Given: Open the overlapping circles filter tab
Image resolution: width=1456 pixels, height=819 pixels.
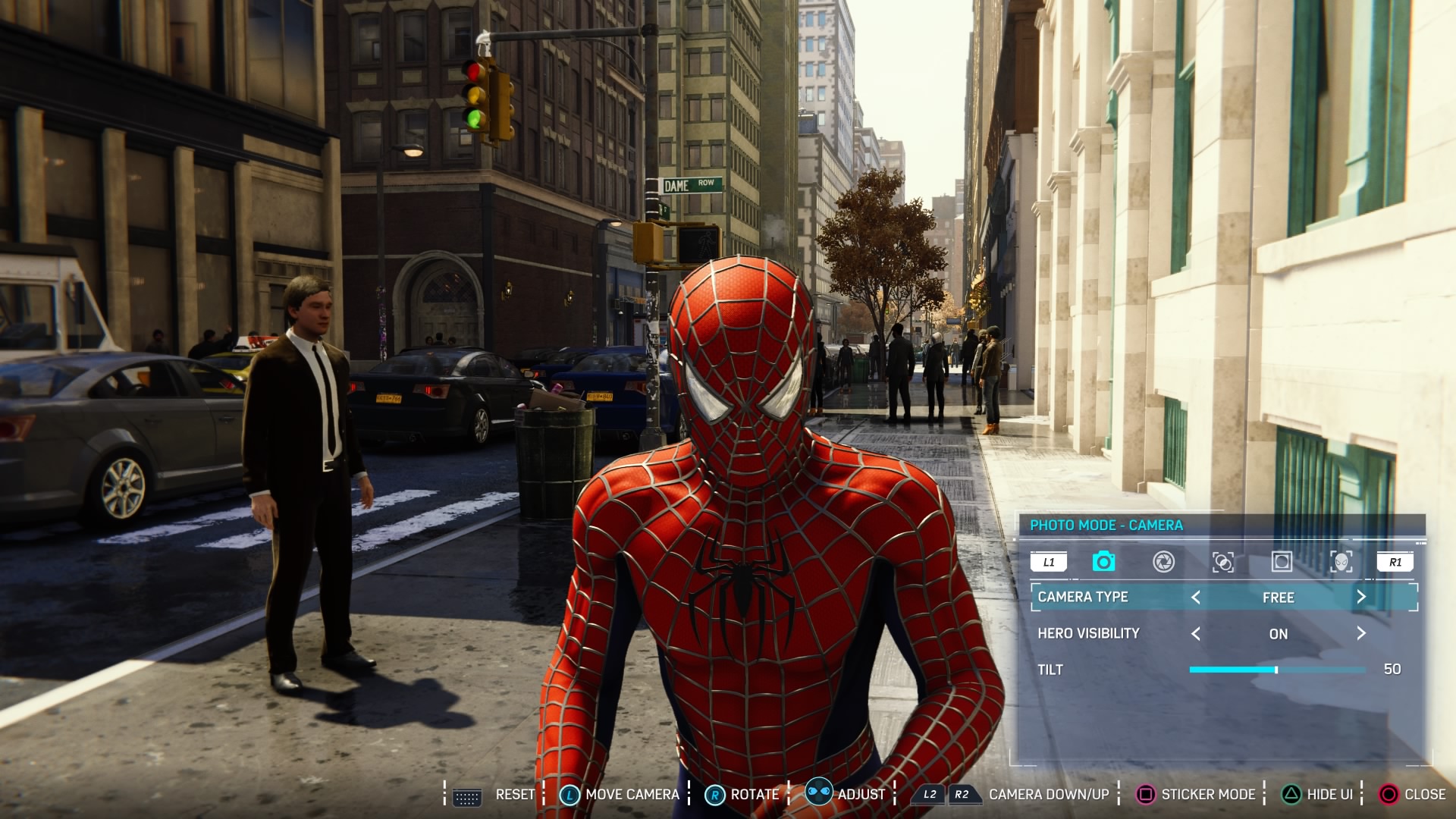Looking at the screenshot, I should click(1222, 562).
